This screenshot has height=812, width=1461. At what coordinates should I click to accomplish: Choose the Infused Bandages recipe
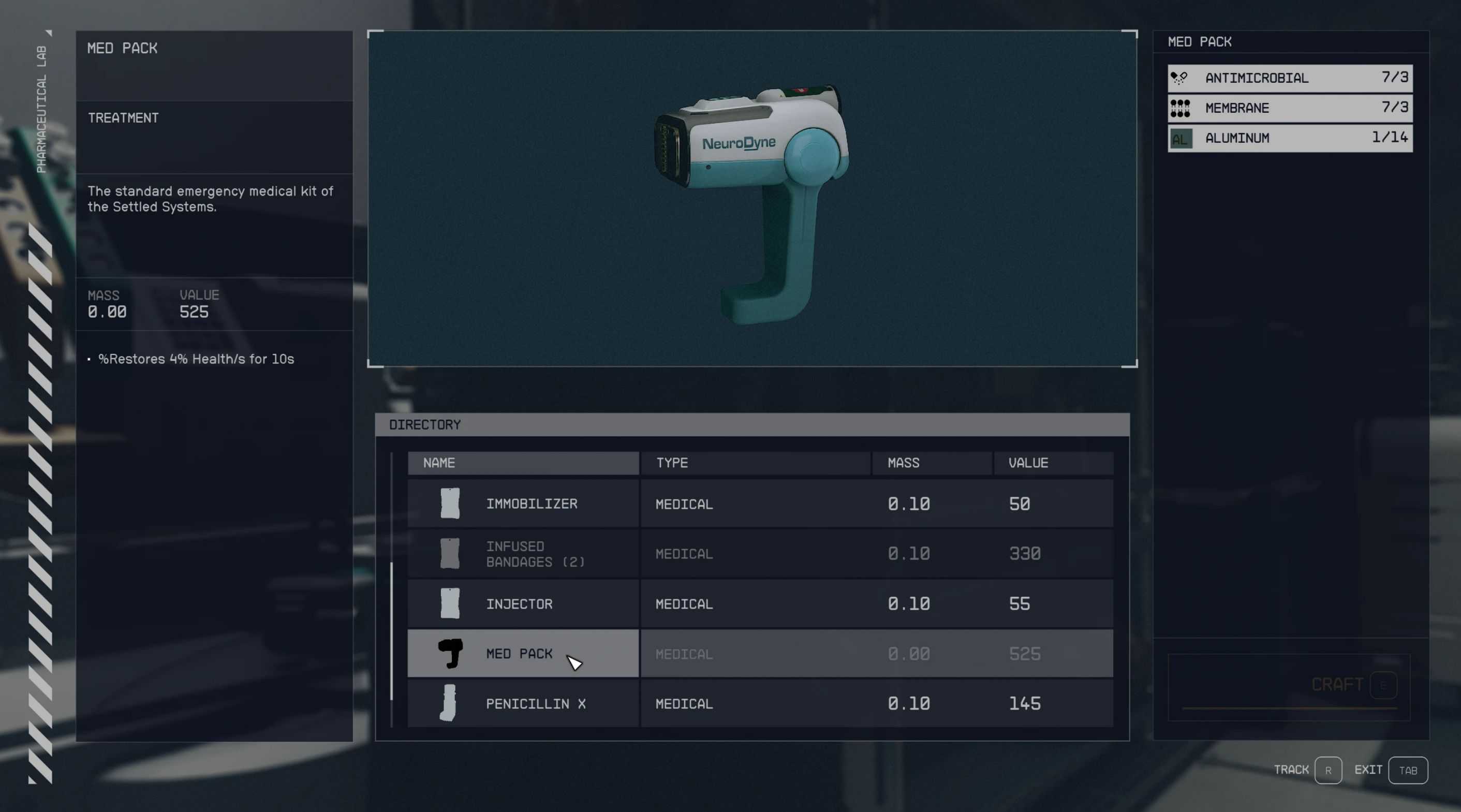(x=534, y=554)
